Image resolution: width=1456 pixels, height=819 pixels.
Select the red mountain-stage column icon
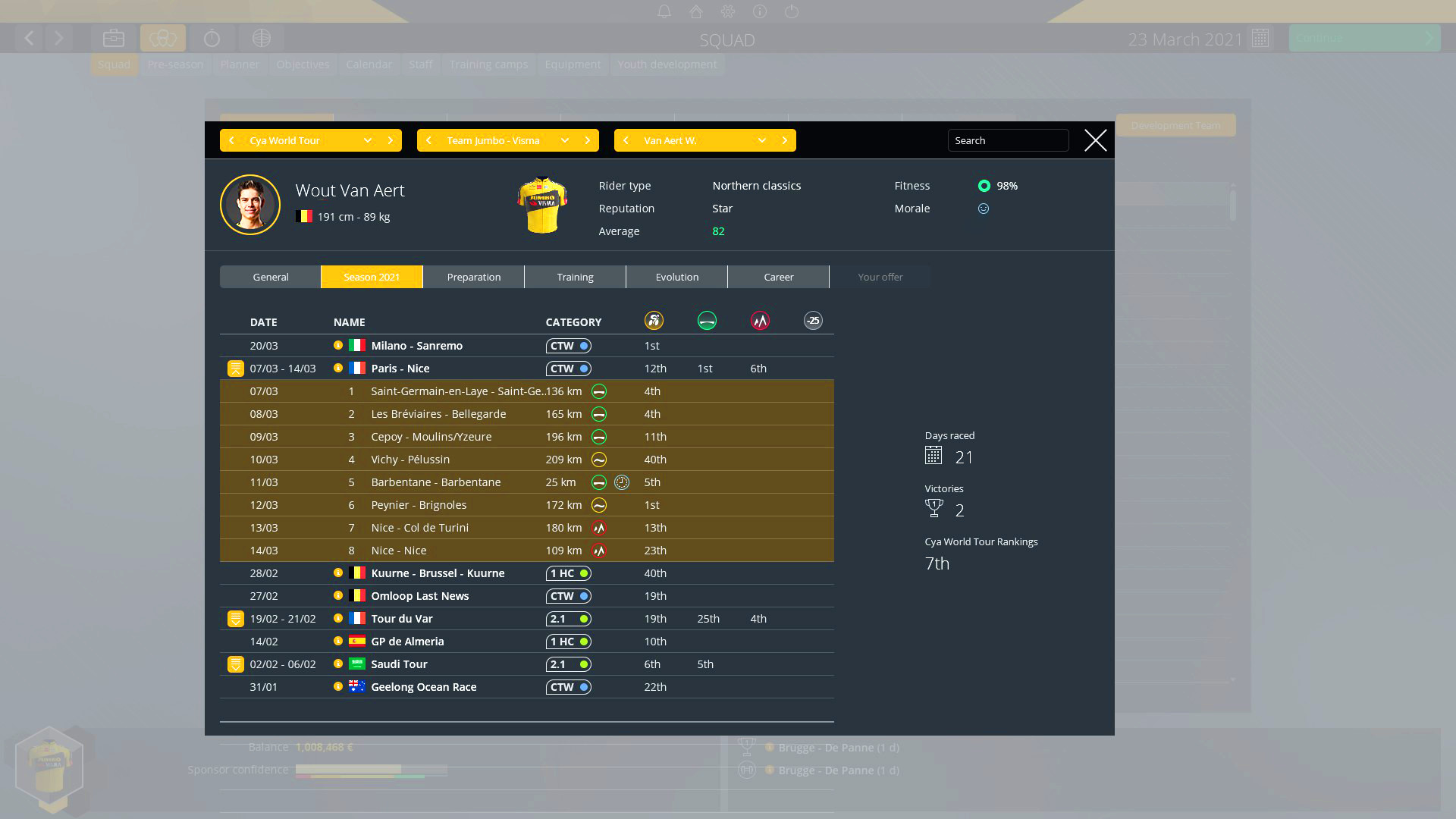click(759, 320)
